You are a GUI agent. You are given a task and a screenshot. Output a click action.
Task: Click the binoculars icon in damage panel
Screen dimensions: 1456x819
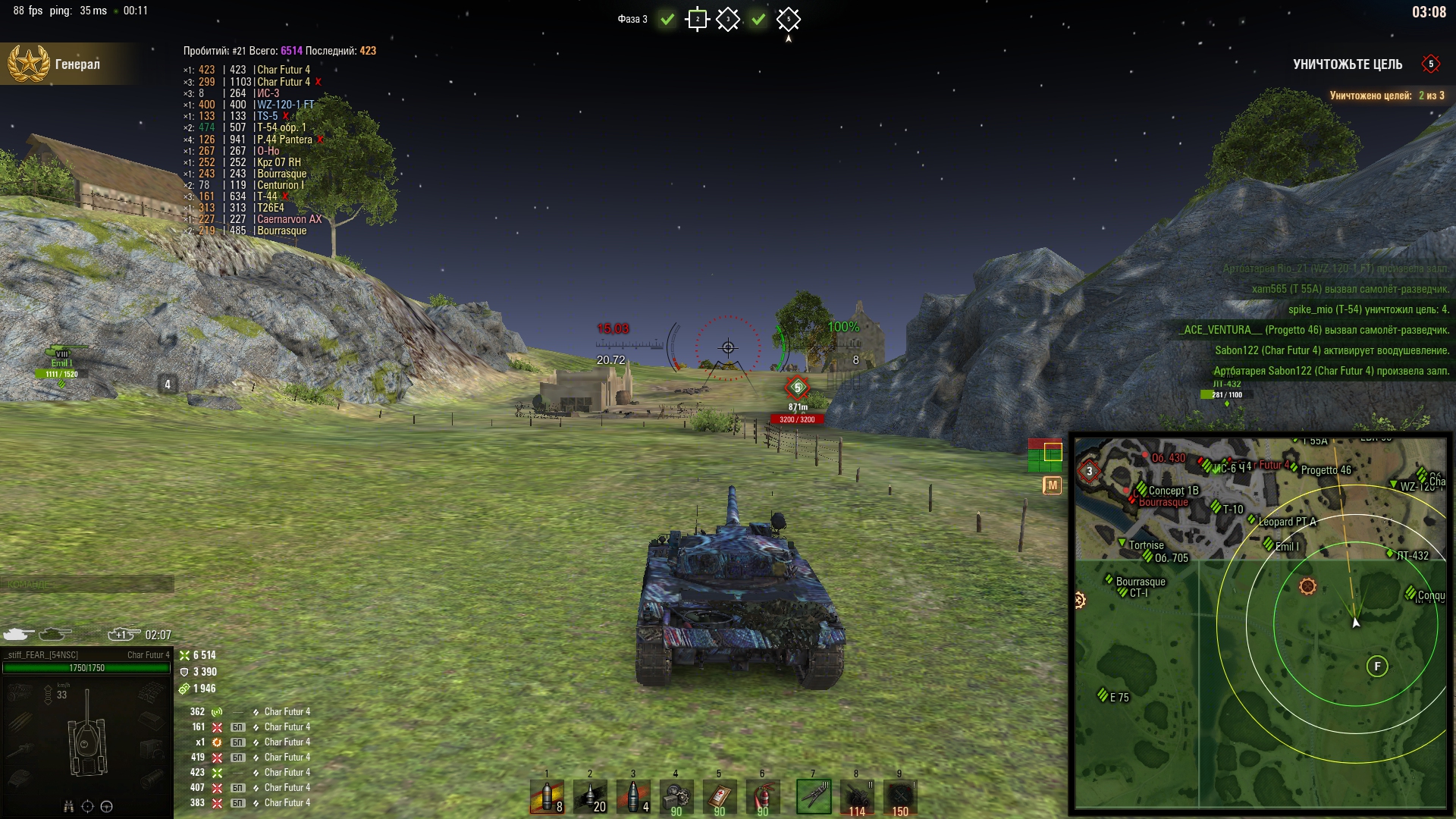(x=68, y=806)
